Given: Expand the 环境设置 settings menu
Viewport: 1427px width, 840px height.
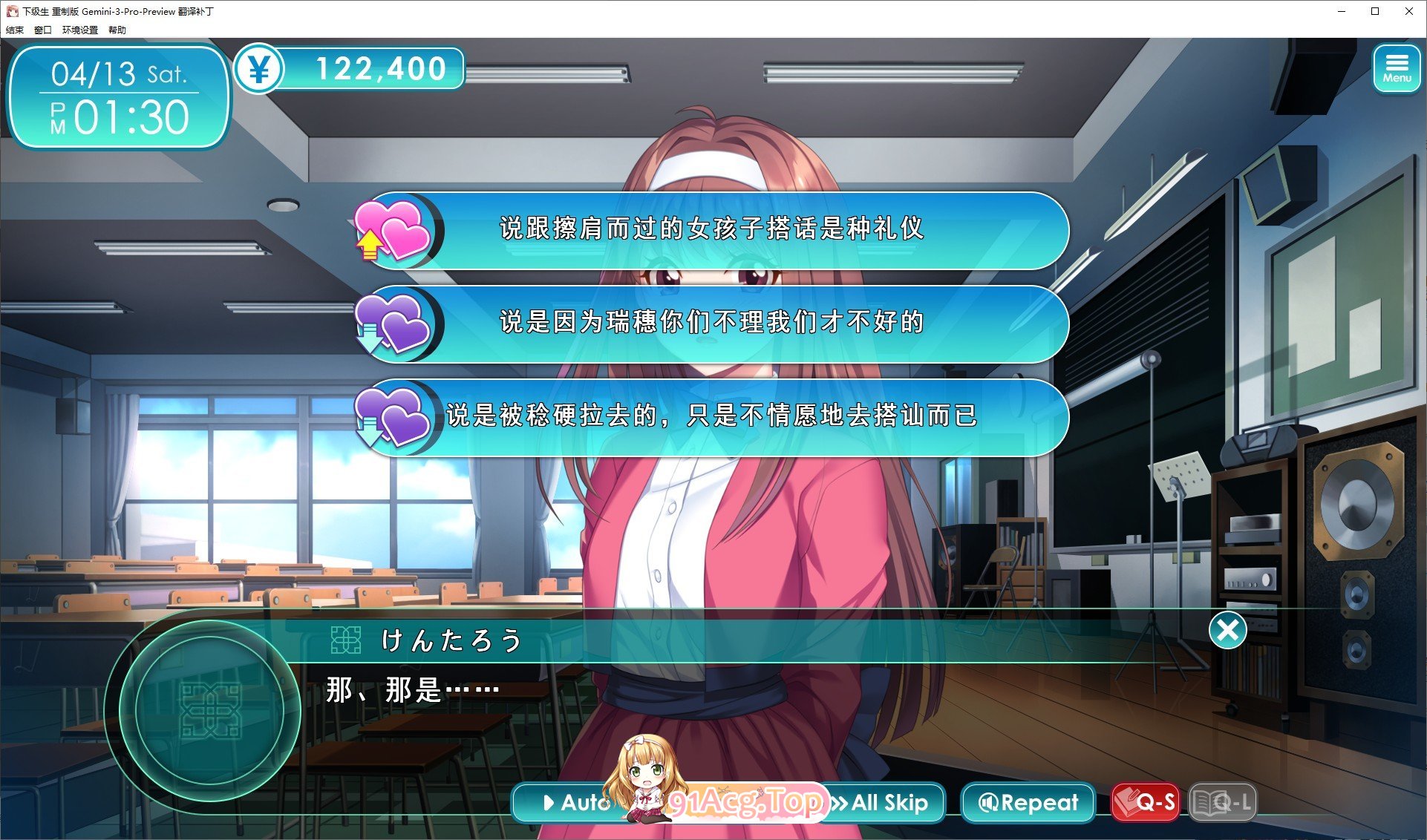Looking at the screenshot, I should [79, 30].
